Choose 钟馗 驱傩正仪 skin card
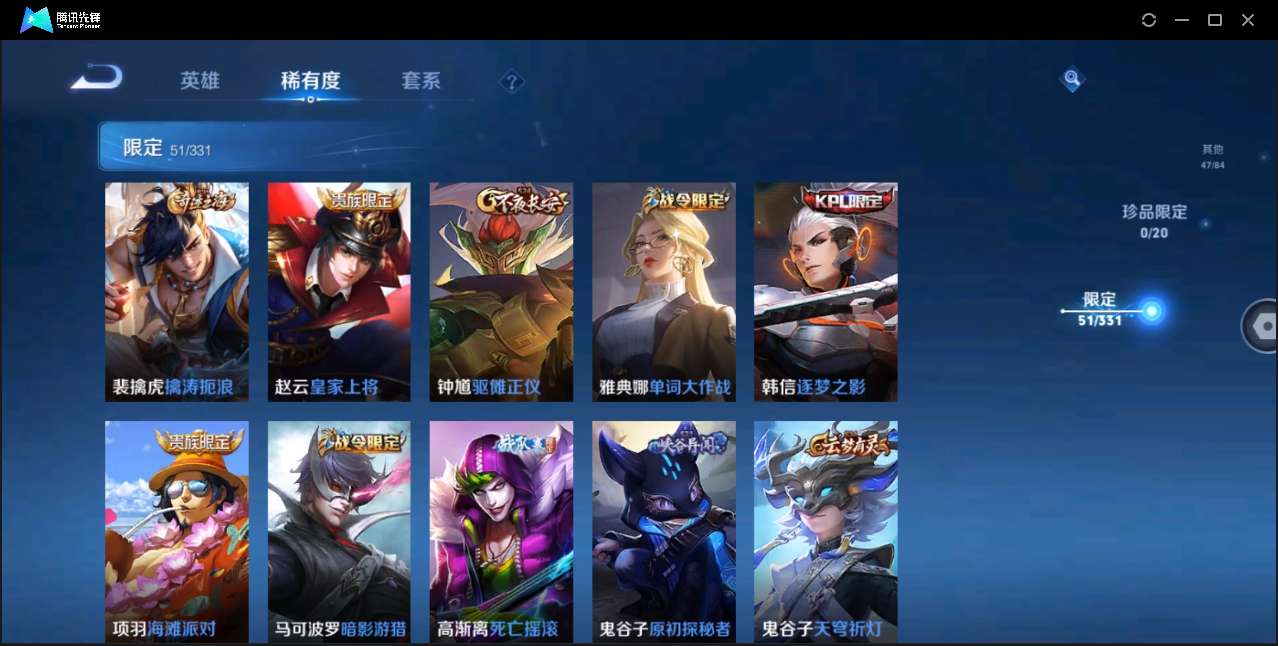The width and height of the screenshot is (1278, 646). coord(501,292)
